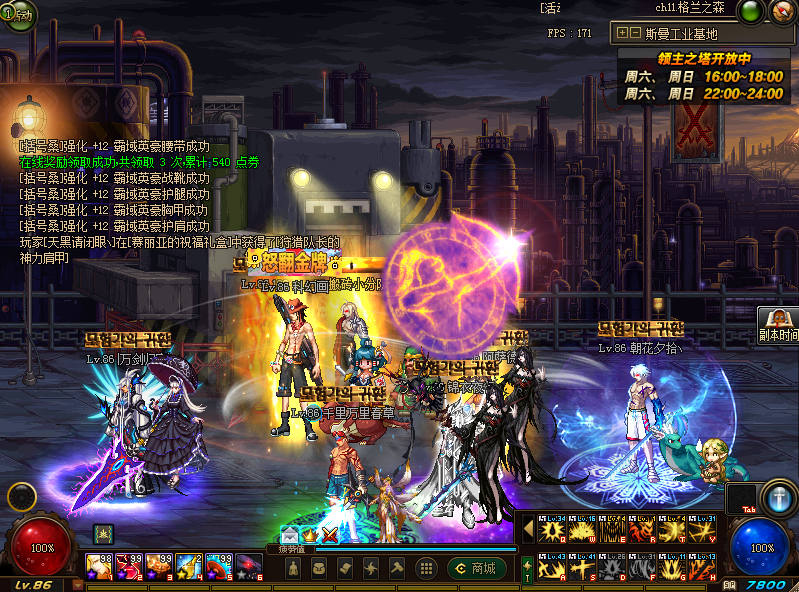Click the gold crown notification icon
Screen dimensions: 799x592
pos(309,536)
